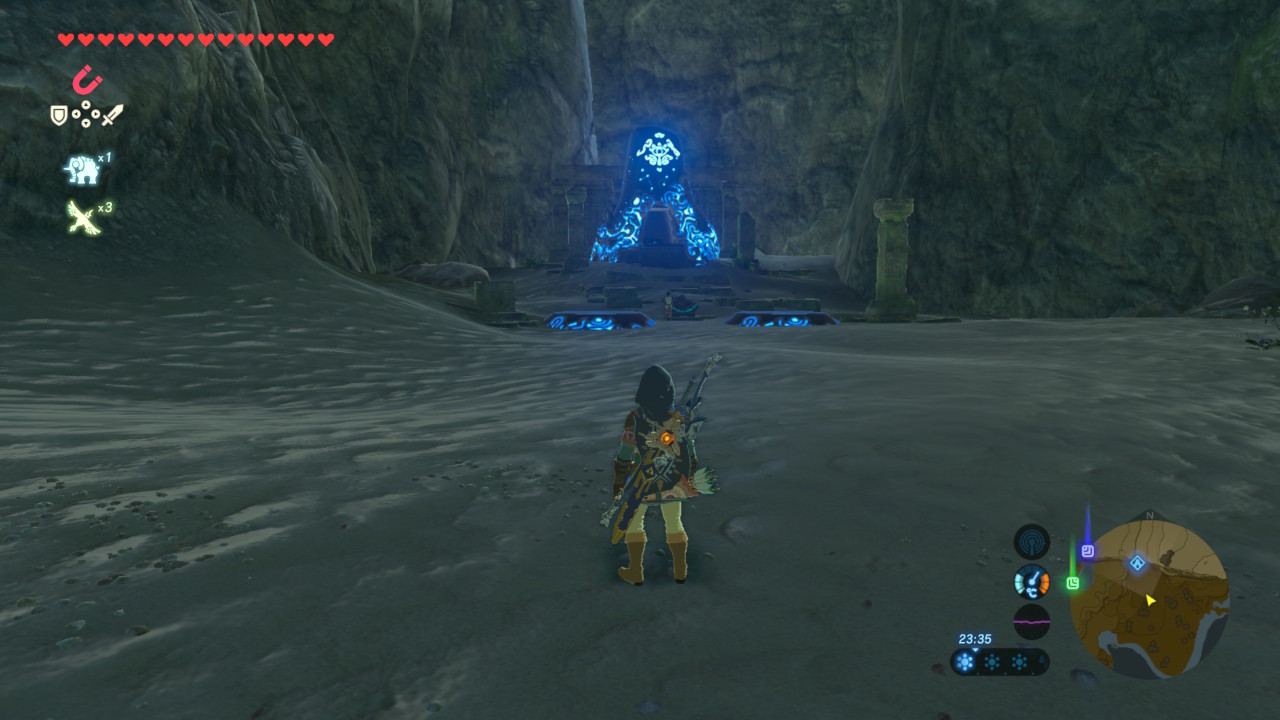Activate the elephant Mipha's Grace ability icon

point(82,170)
